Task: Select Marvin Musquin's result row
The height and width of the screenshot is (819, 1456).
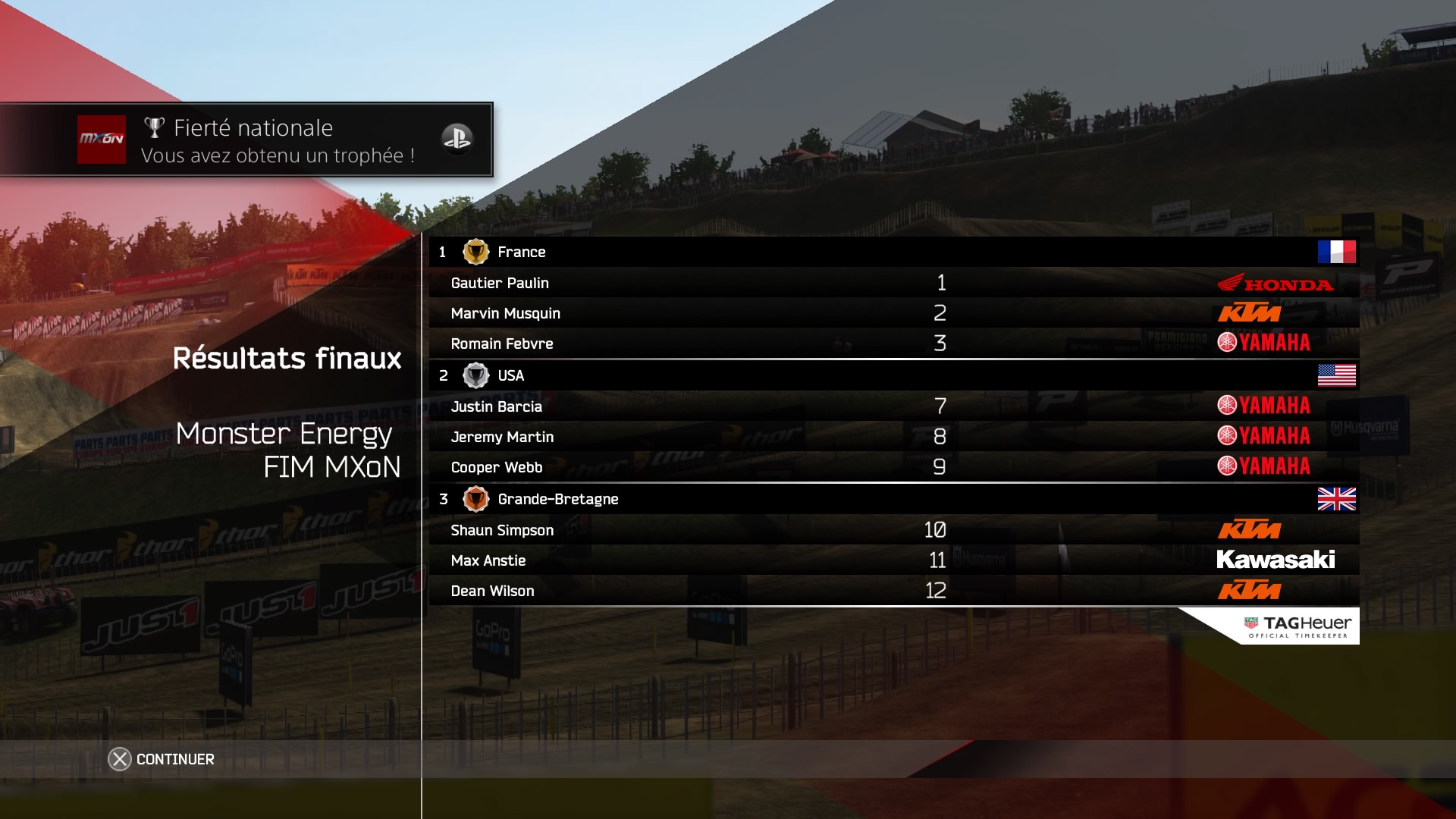Action: [893, 313]
